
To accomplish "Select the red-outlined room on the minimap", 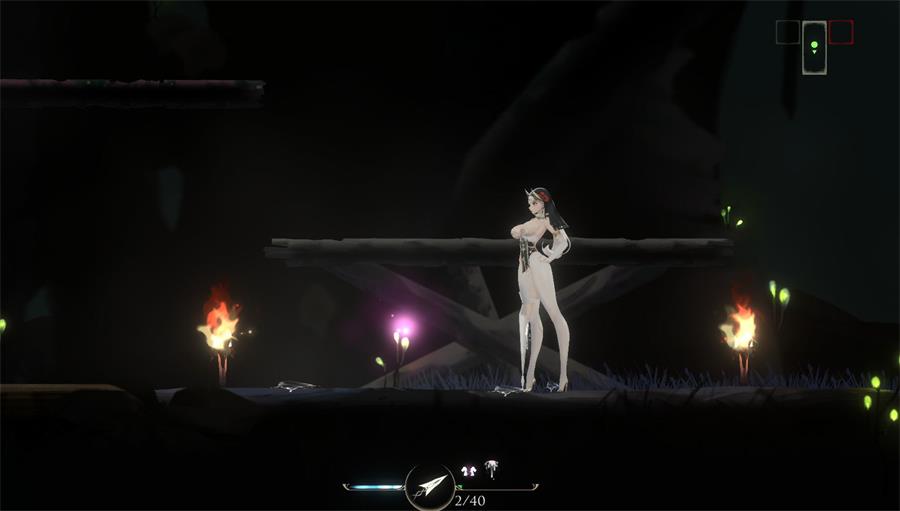I will pos(841,33).
